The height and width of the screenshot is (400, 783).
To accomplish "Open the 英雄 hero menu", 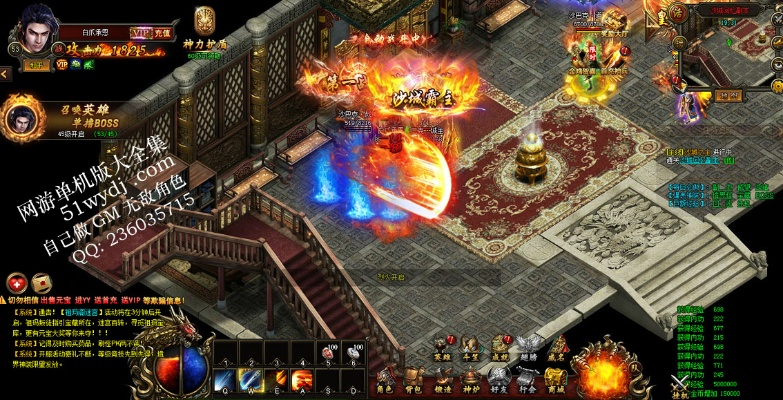I will pyautogui.click(x=441, y=347).
